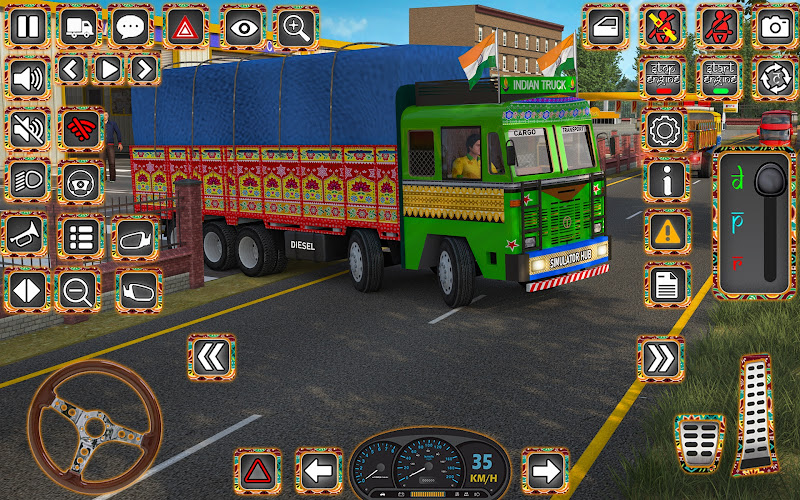Click the Start Engine button

click(719, 76)
